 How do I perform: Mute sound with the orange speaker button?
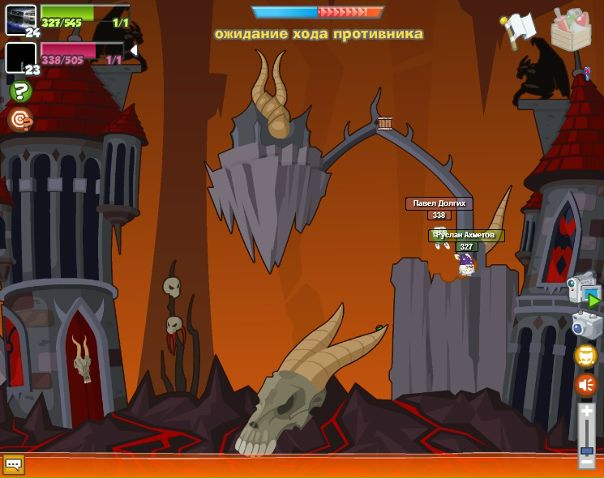586,384
